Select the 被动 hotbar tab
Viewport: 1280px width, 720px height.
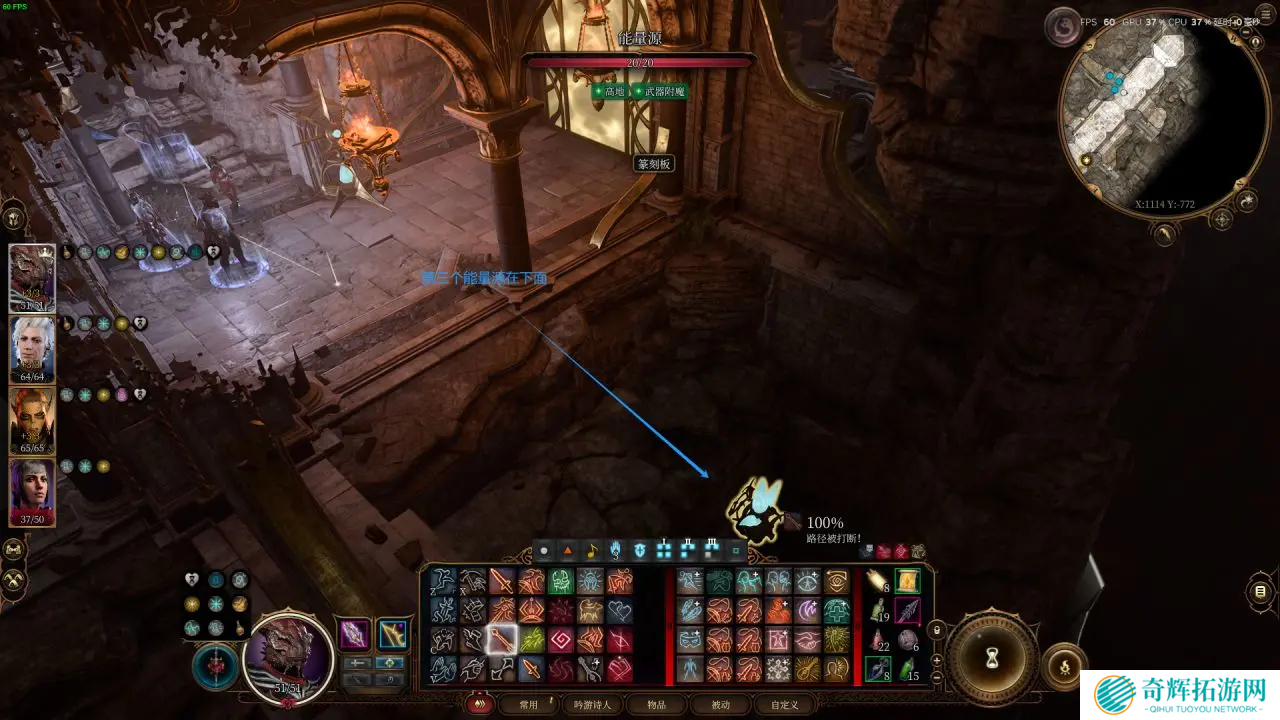click(x=720, y=704)
